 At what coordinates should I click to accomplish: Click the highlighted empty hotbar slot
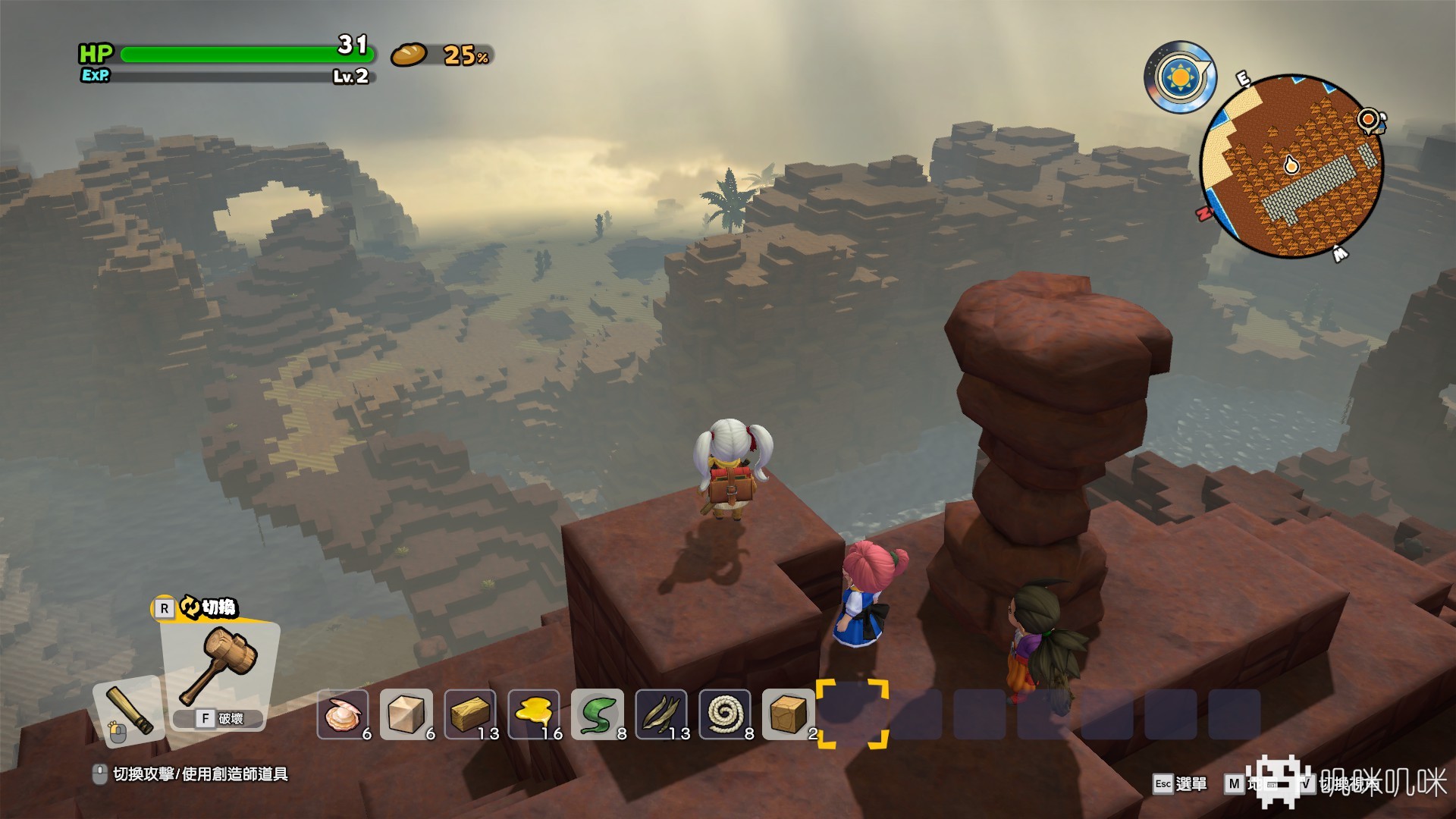tap(852, 714)
